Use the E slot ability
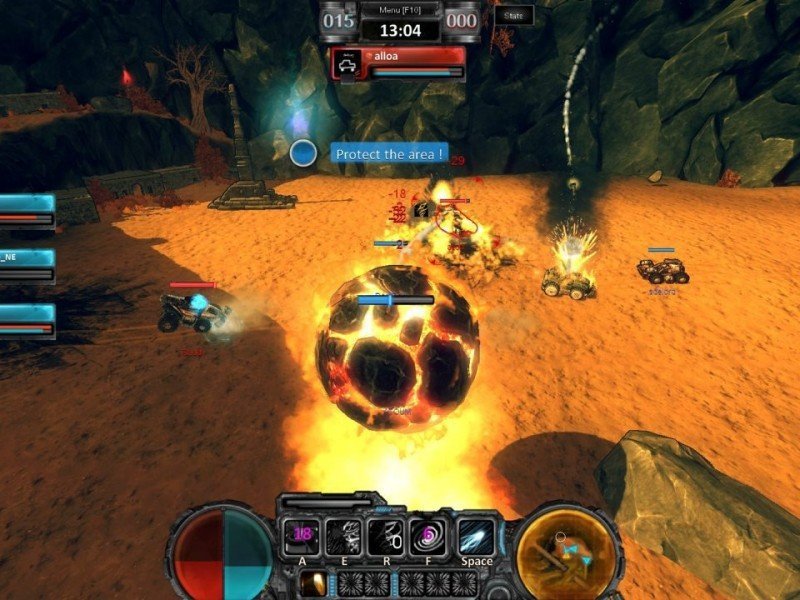Screen dimensions: 800x600 [x=345, y=537]
